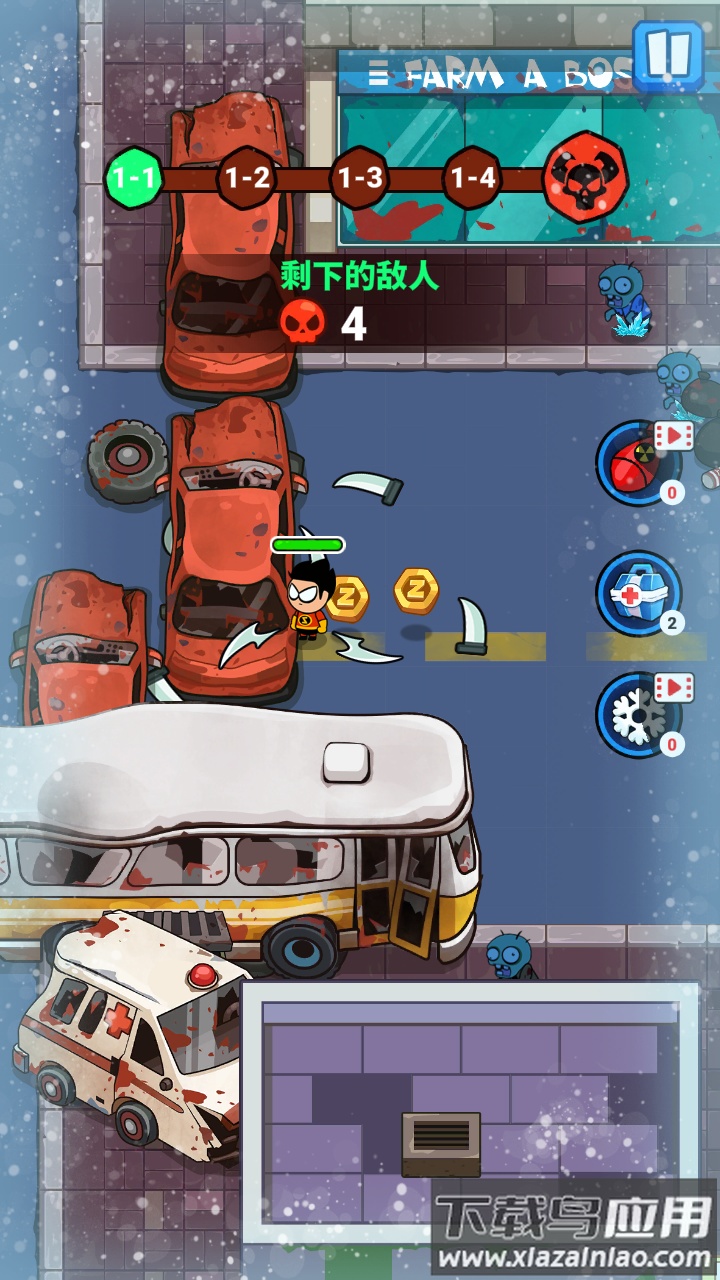This screenshot has width=720, height=1280.
Task: Pause the game with the top-right button
Action: tap(669, 54)
